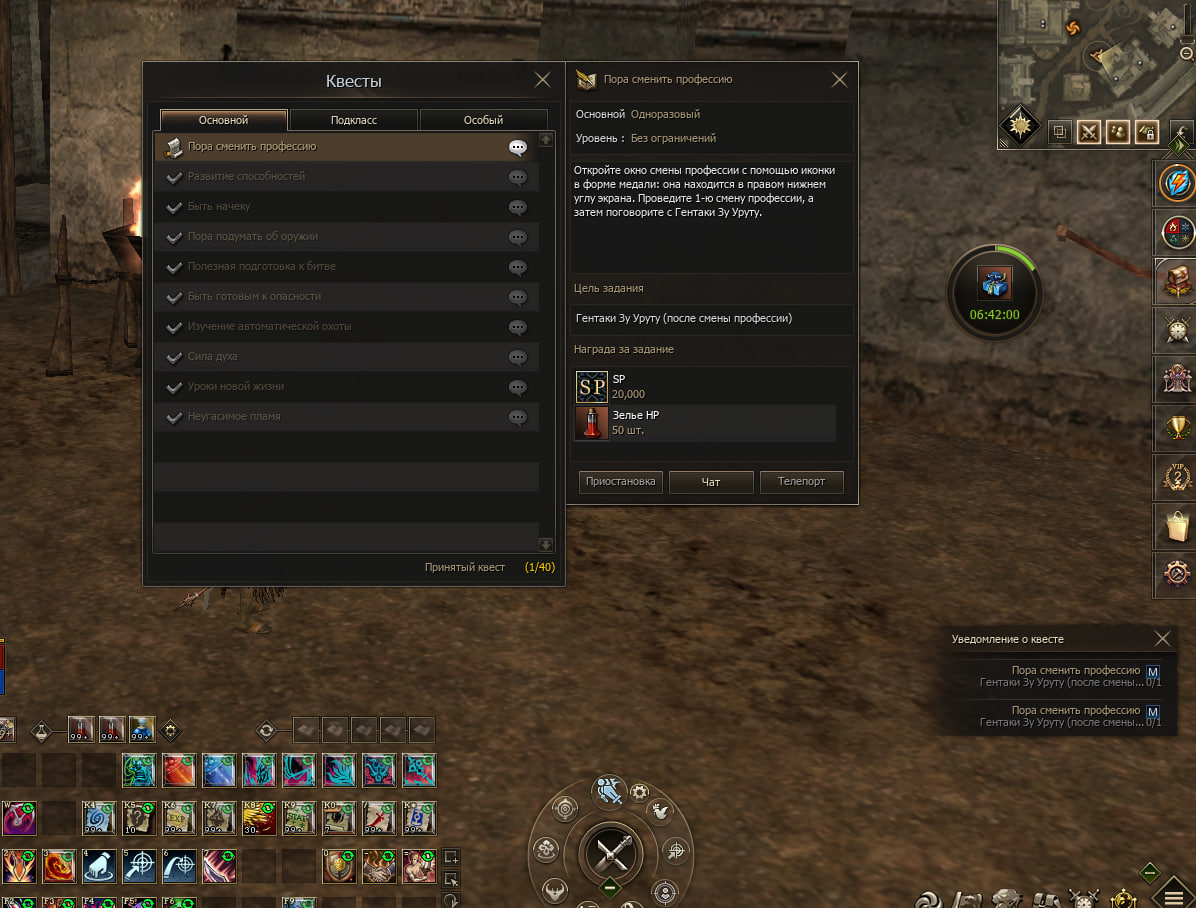Close the quest details panel

click(839, 80)
